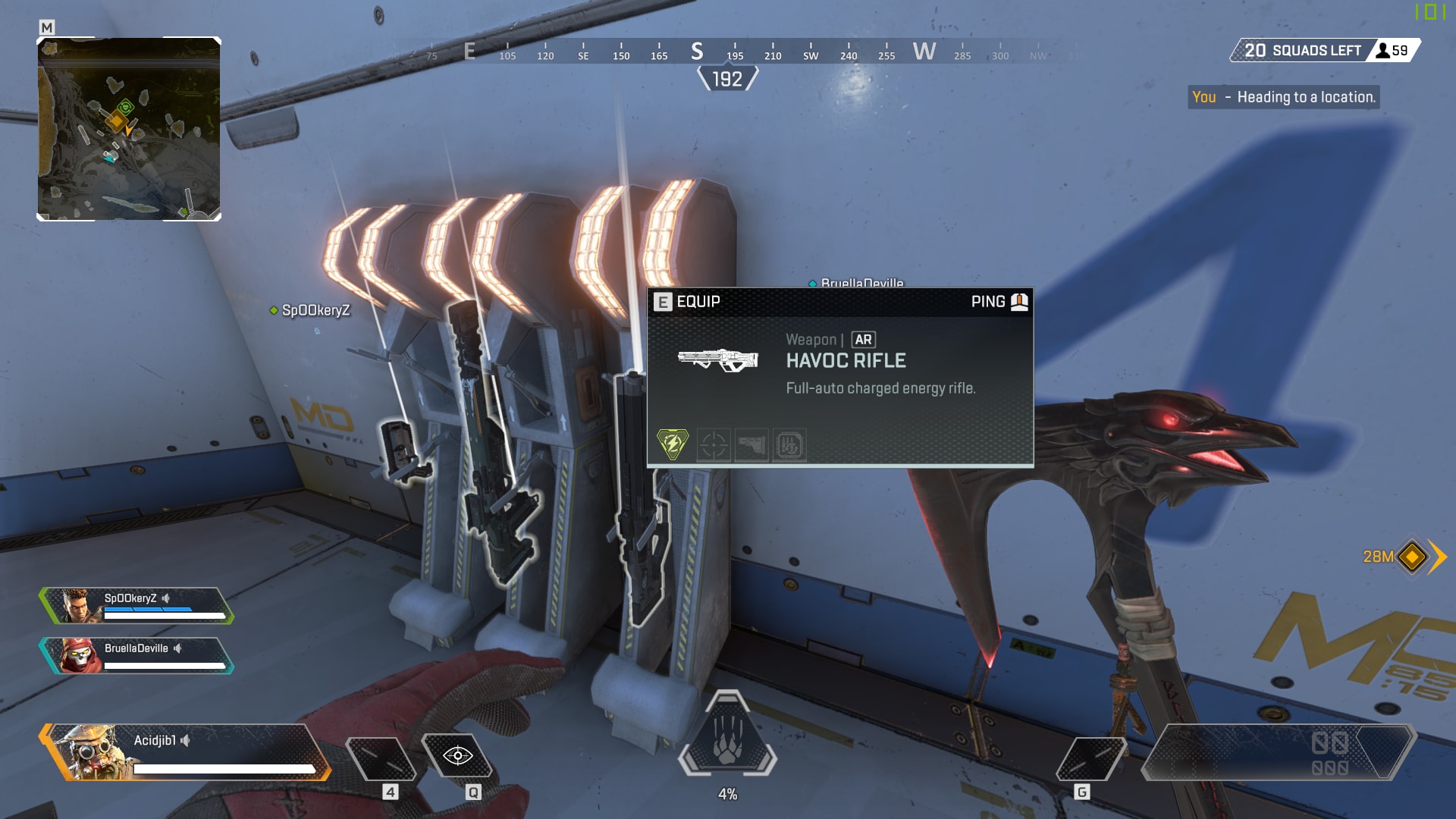The image size is (1456, 819).
Task: Click the Havoc Rifle weapon image
Action: click(x=718, y=359)
